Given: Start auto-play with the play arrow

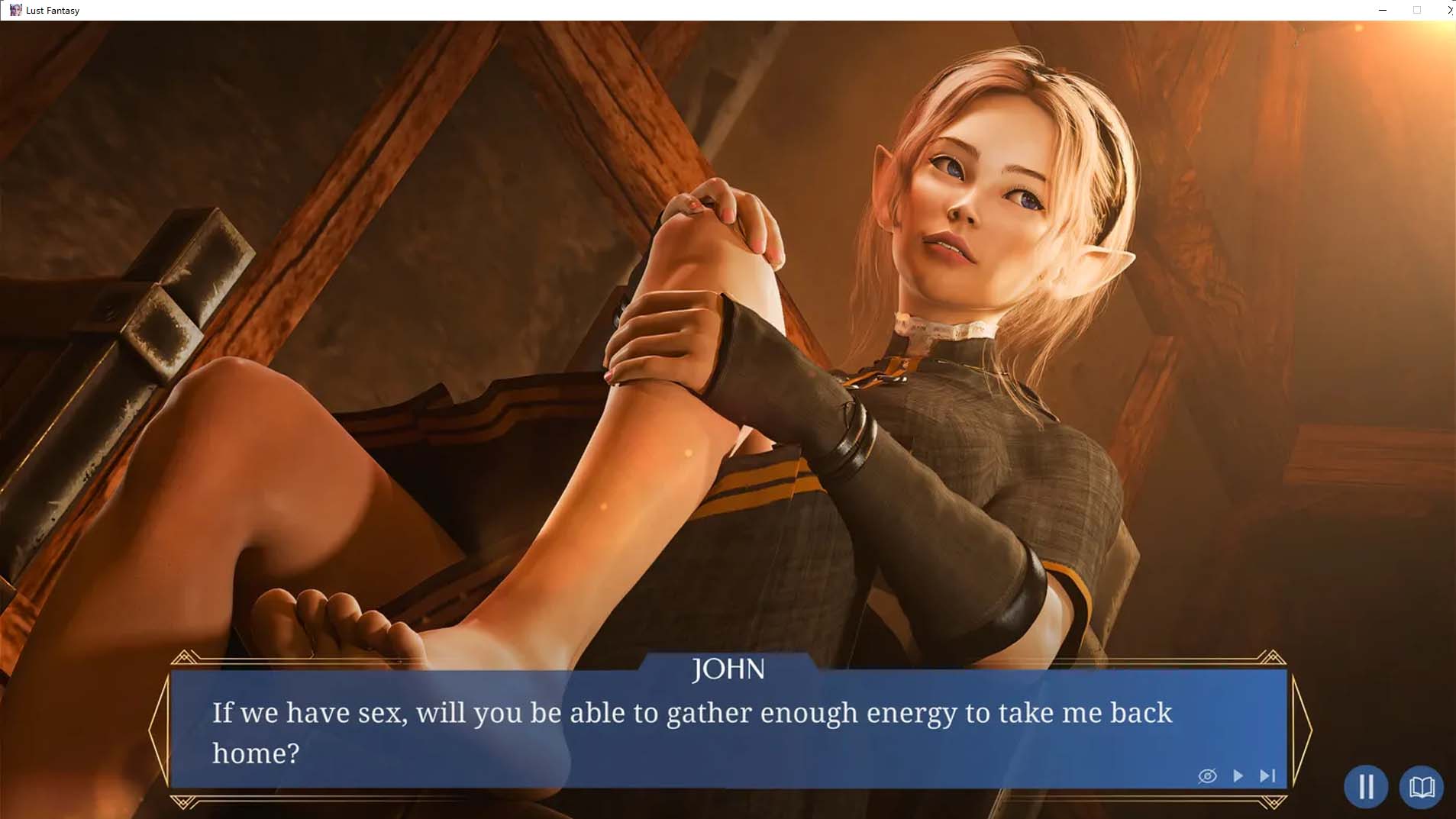Looking at the screenshot, I should 1238,775.
